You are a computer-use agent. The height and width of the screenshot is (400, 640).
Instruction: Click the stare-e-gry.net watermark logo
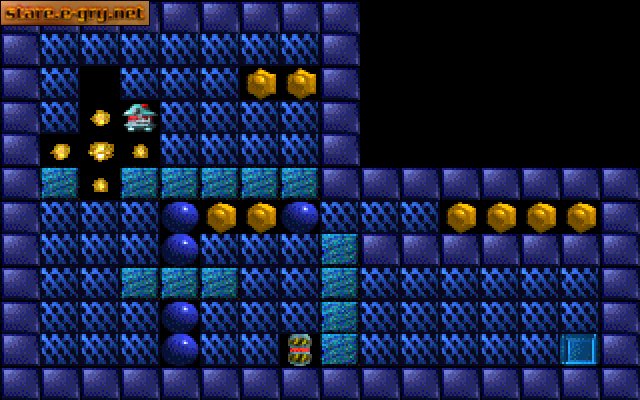[x=75, y=13]
